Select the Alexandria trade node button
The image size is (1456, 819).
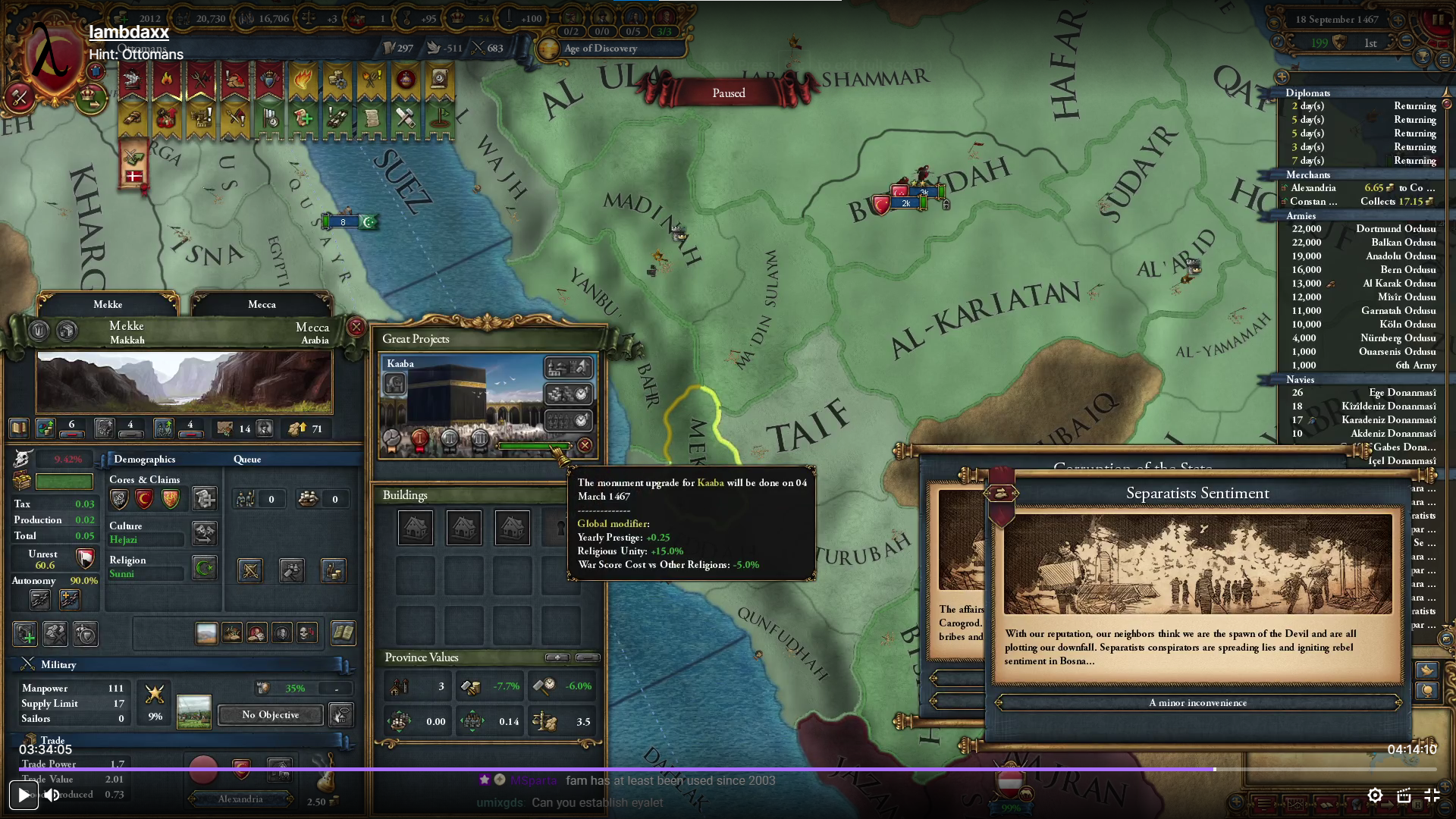click(x=240, y=799)
